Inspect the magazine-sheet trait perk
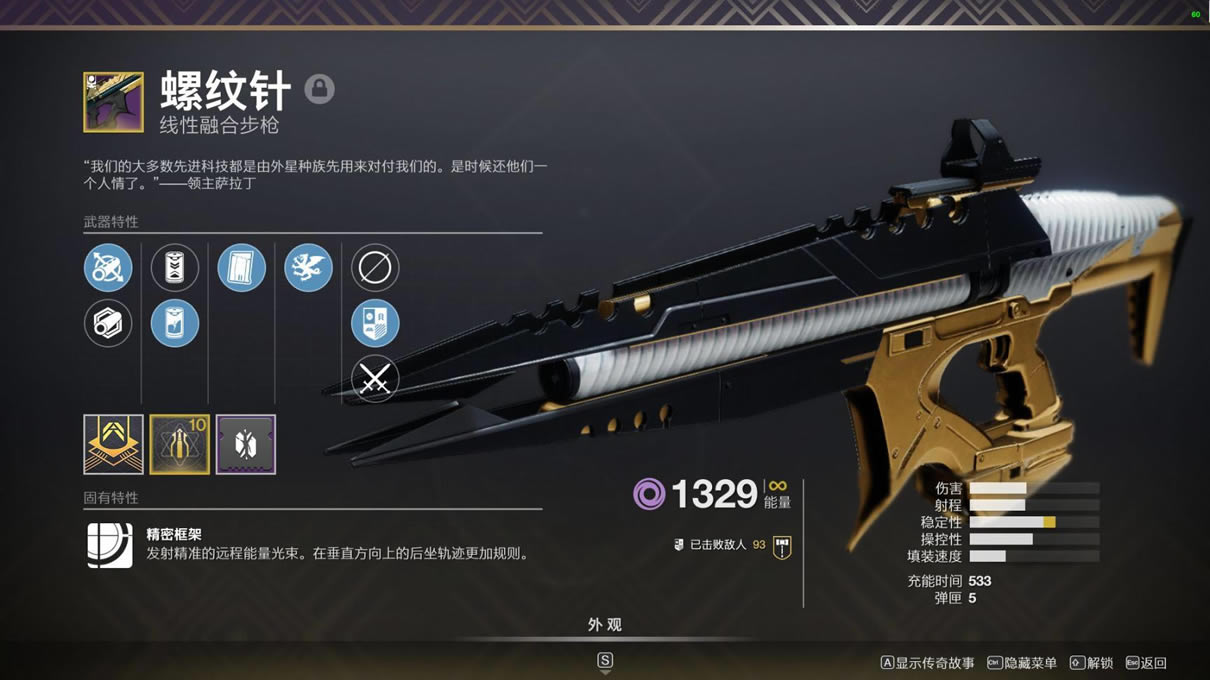The image size is (1210, 680). click(242, 268)
